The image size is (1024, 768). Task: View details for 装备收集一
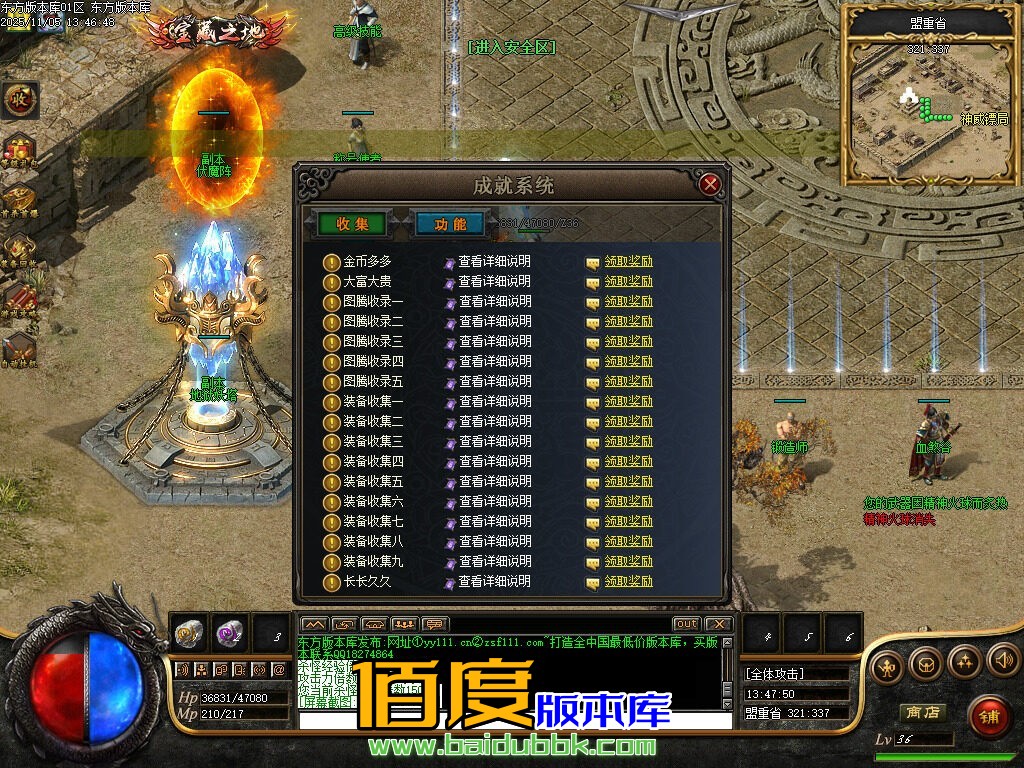[x=494, y=402]
